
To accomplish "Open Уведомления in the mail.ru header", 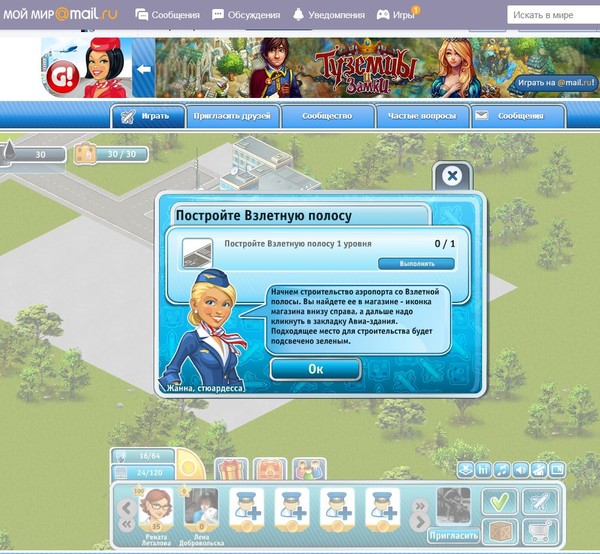I will (x=326, y=15).
